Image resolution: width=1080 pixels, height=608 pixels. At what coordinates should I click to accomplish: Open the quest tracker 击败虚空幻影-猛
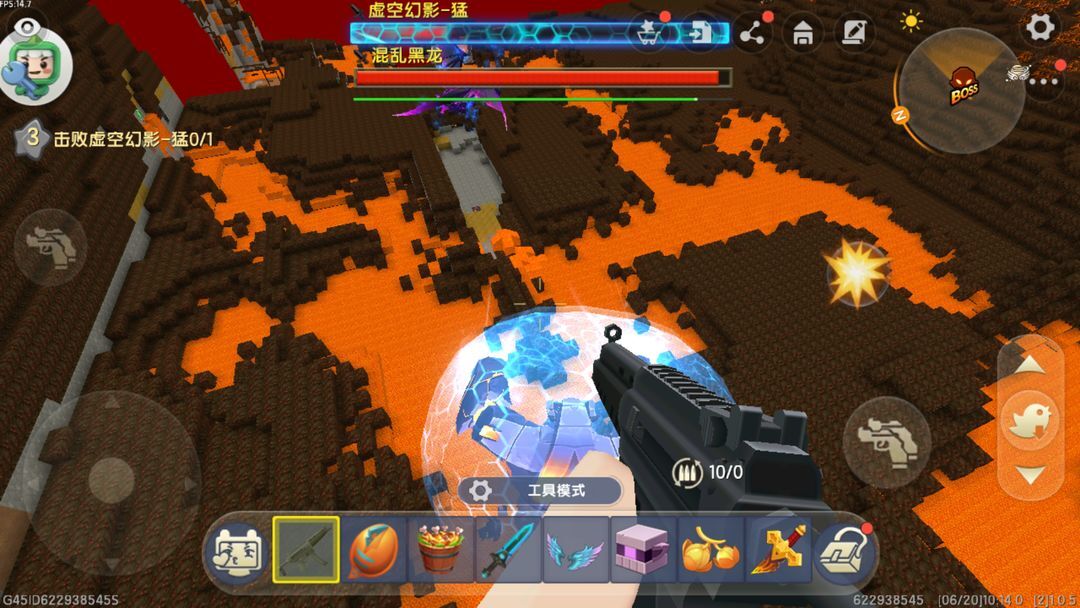118,139
